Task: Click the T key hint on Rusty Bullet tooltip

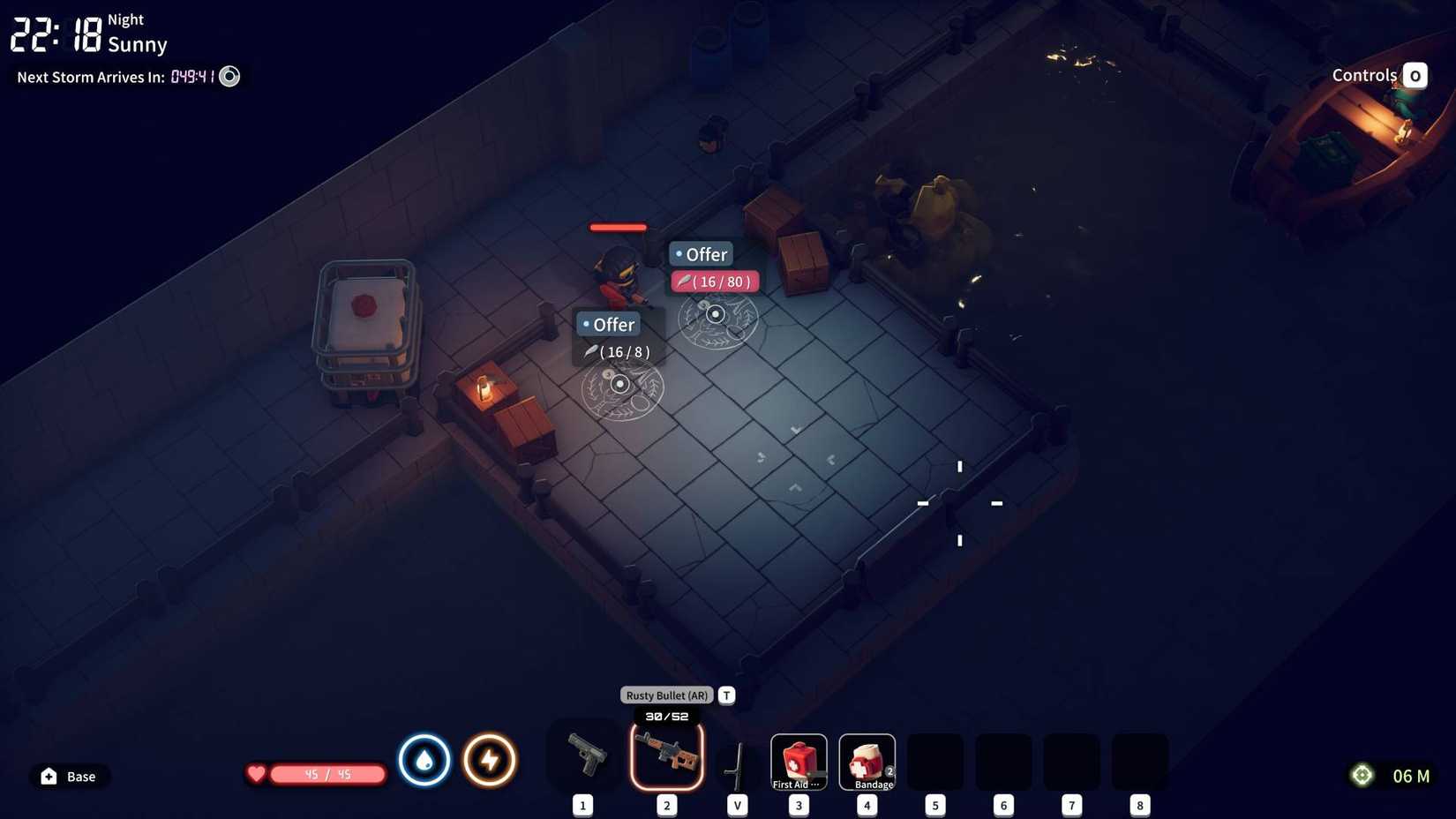Action: (725, 695)
